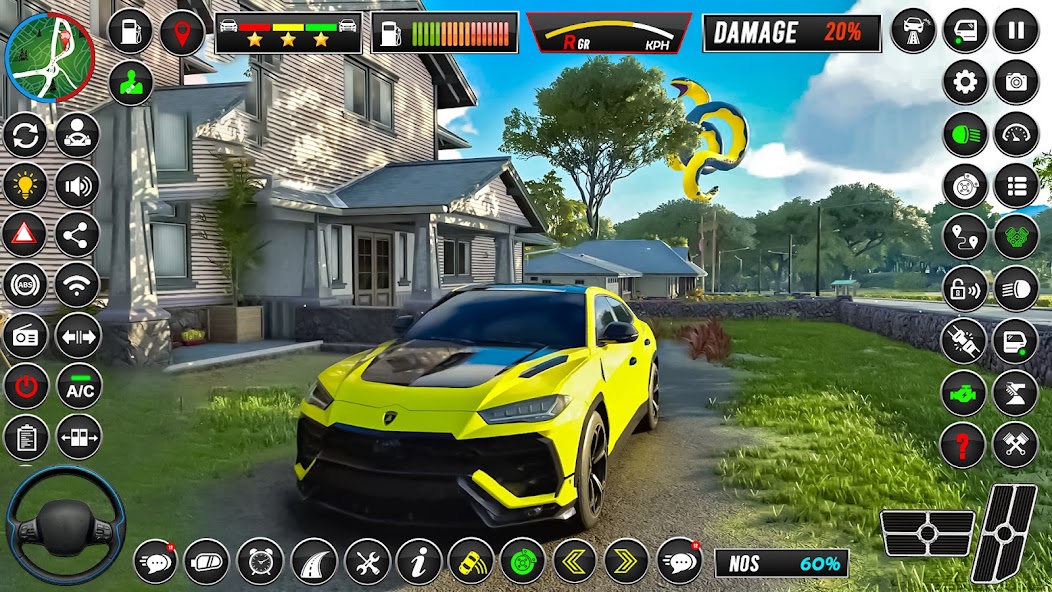This screenshot has width=1052, height=592.
Task: Toggle the light bulb icon
Action: tap(25, 185)
